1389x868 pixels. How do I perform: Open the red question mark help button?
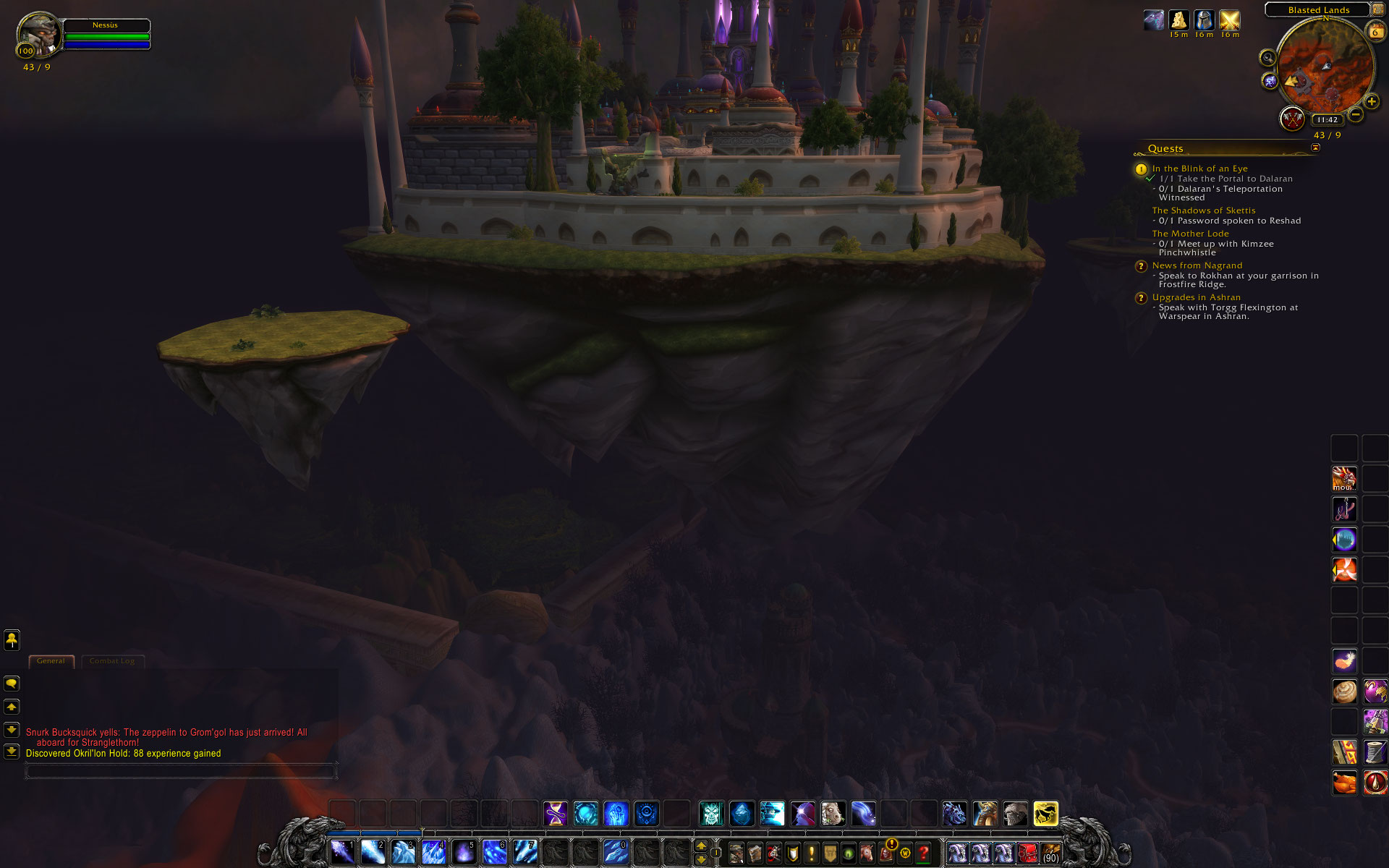click(x=923, y=854)
